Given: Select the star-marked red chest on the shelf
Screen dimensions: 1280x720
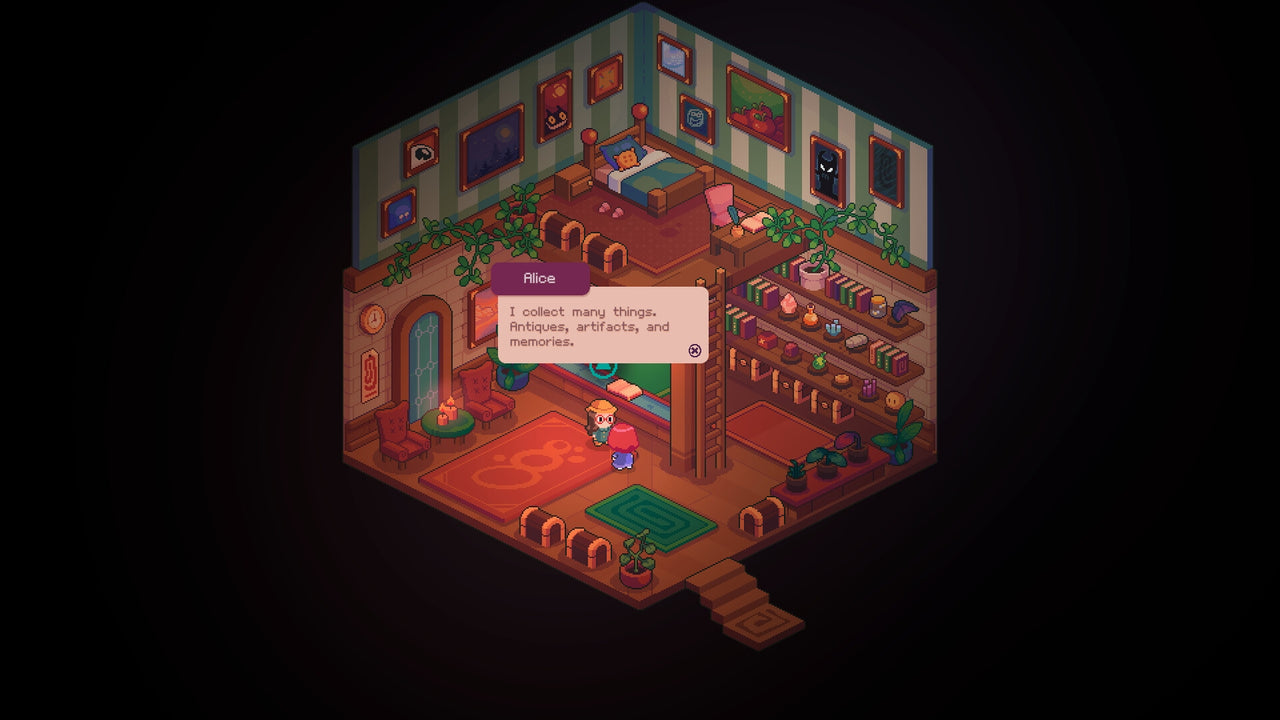Looking at the screenshot, I should click(765, 340).
